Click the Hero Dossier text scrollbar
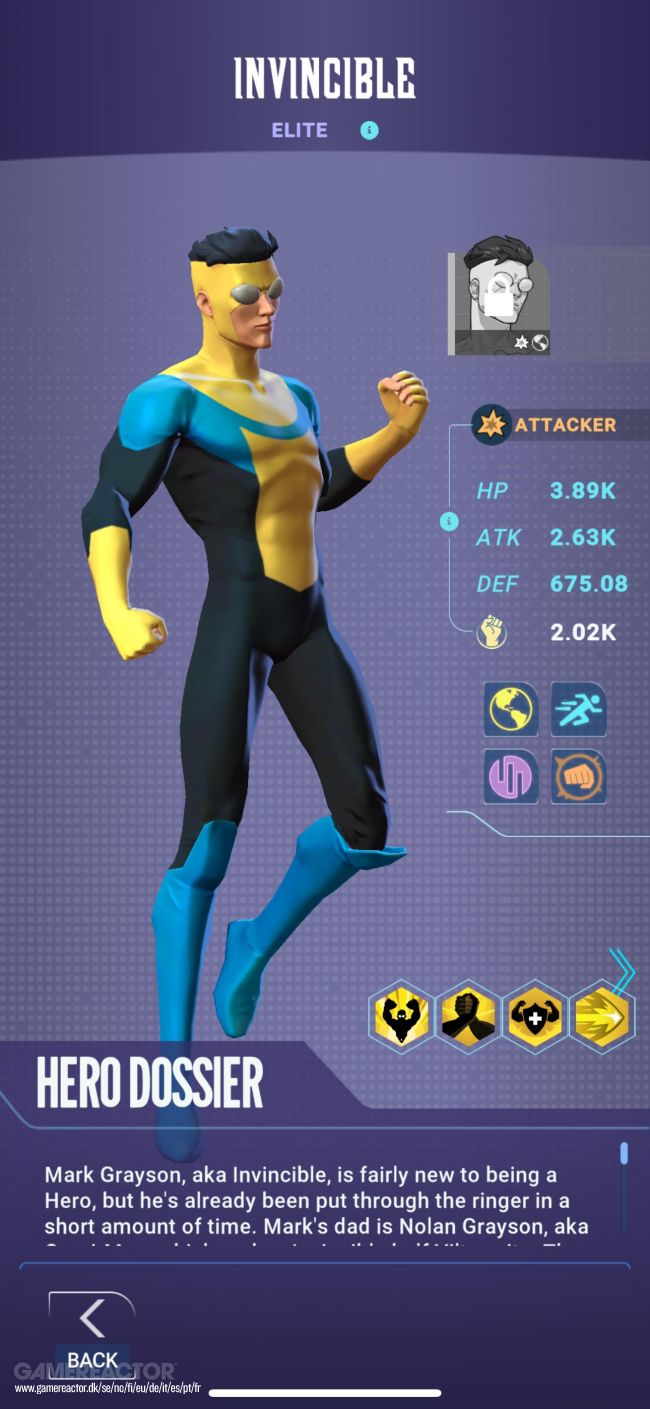650x1409 pixels. click(624, 1154)
